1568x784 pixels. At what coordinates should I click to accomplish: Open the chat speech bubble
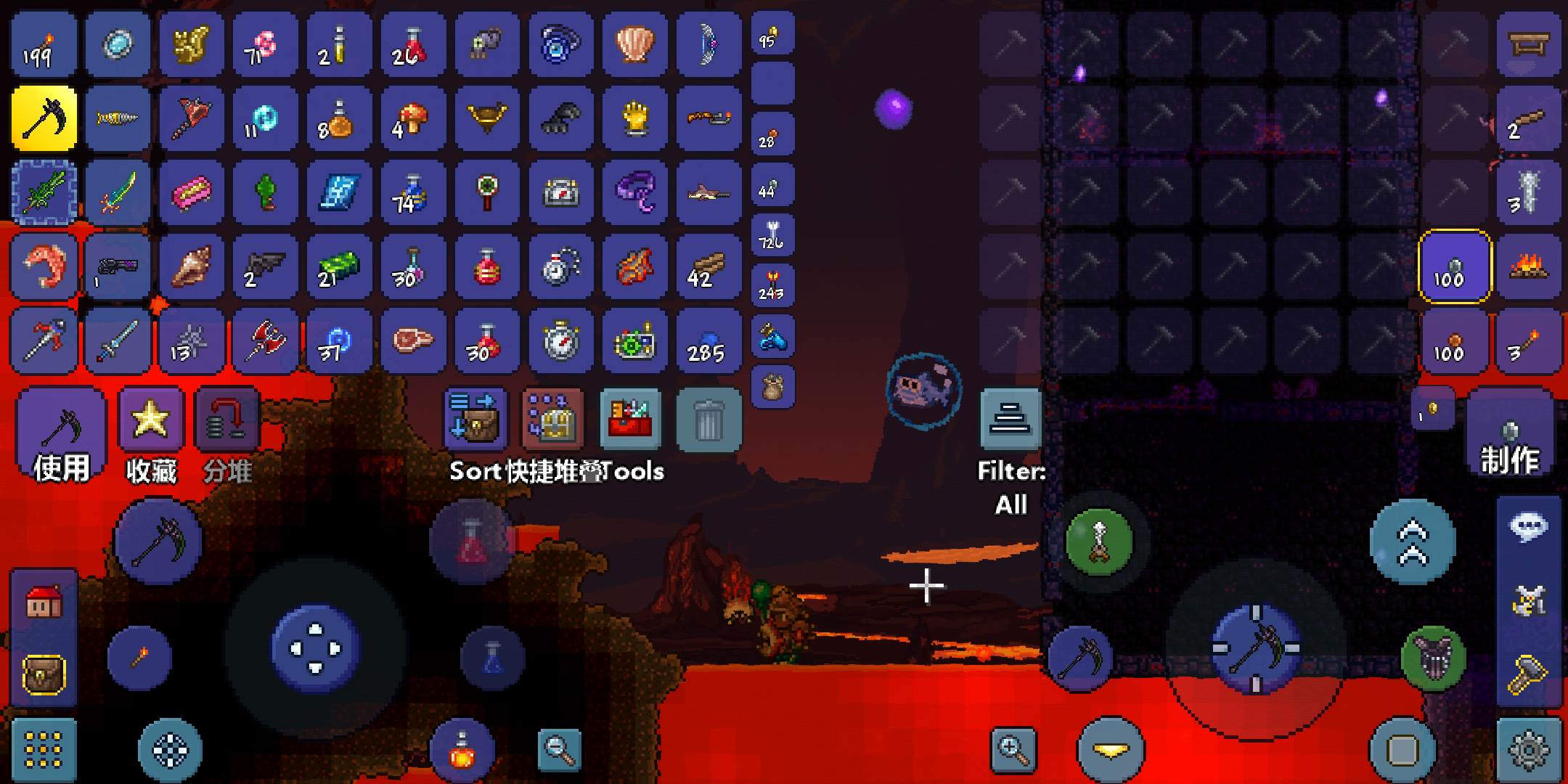click(x=1529, y=527)
